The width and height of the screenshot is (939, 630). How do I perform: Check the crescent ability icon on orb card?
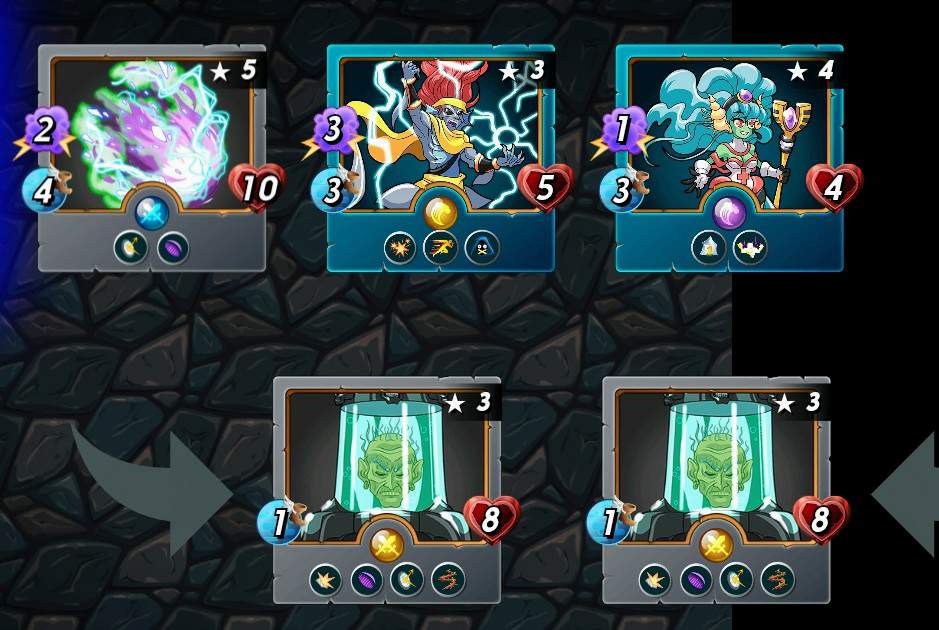(131, 248)
